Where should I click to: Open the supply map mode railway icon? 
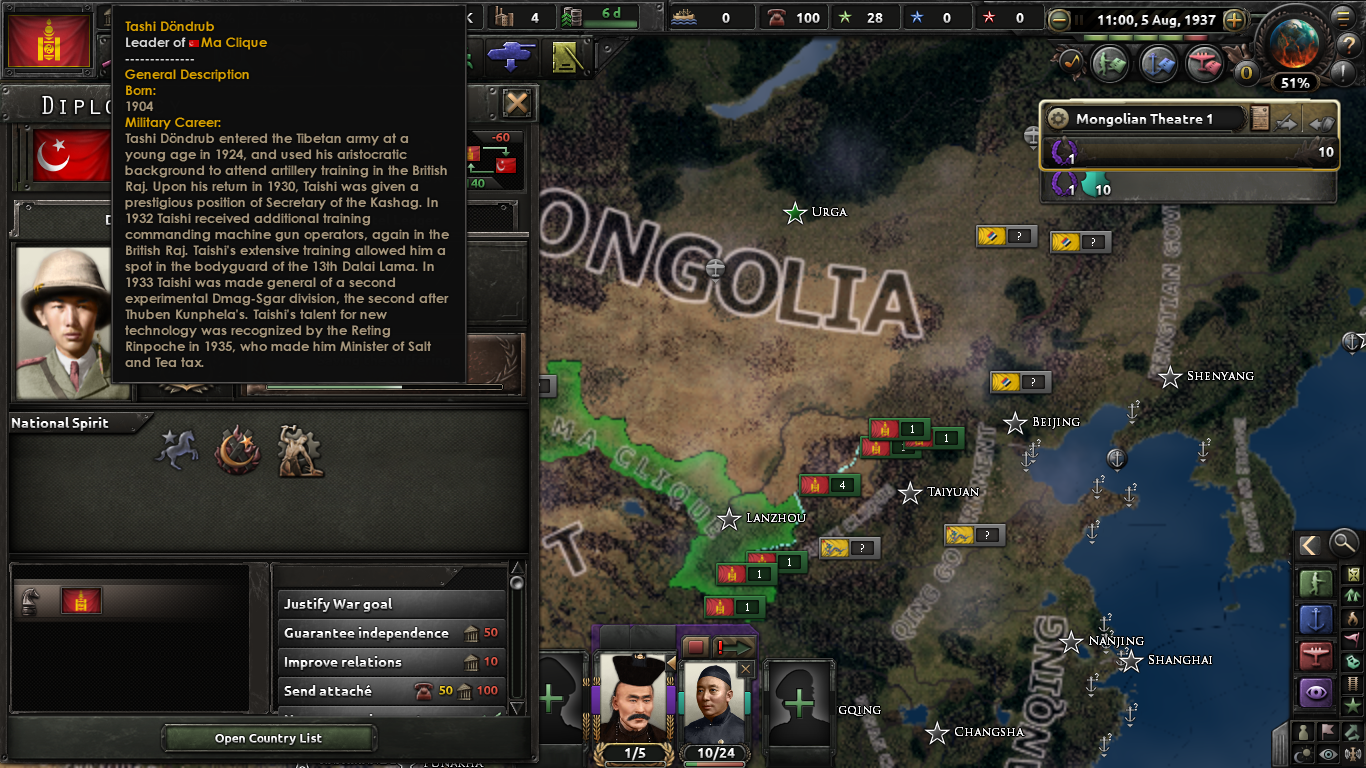pos(1352,684)
